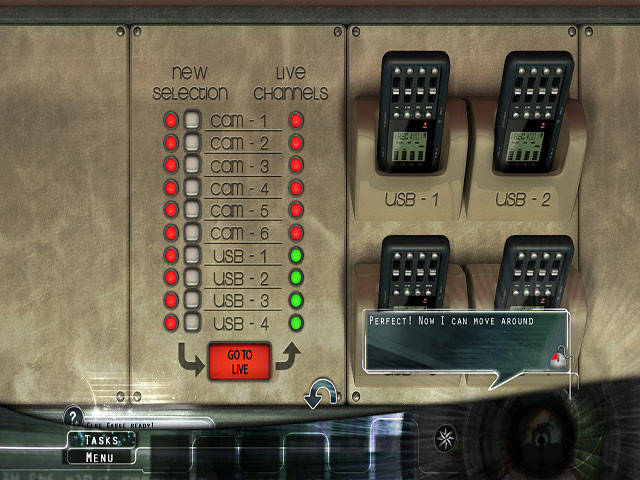Tick the USB - 4 selection checkbox
The height and width of the screenshot is (480, 640).
tap(193, 323)
